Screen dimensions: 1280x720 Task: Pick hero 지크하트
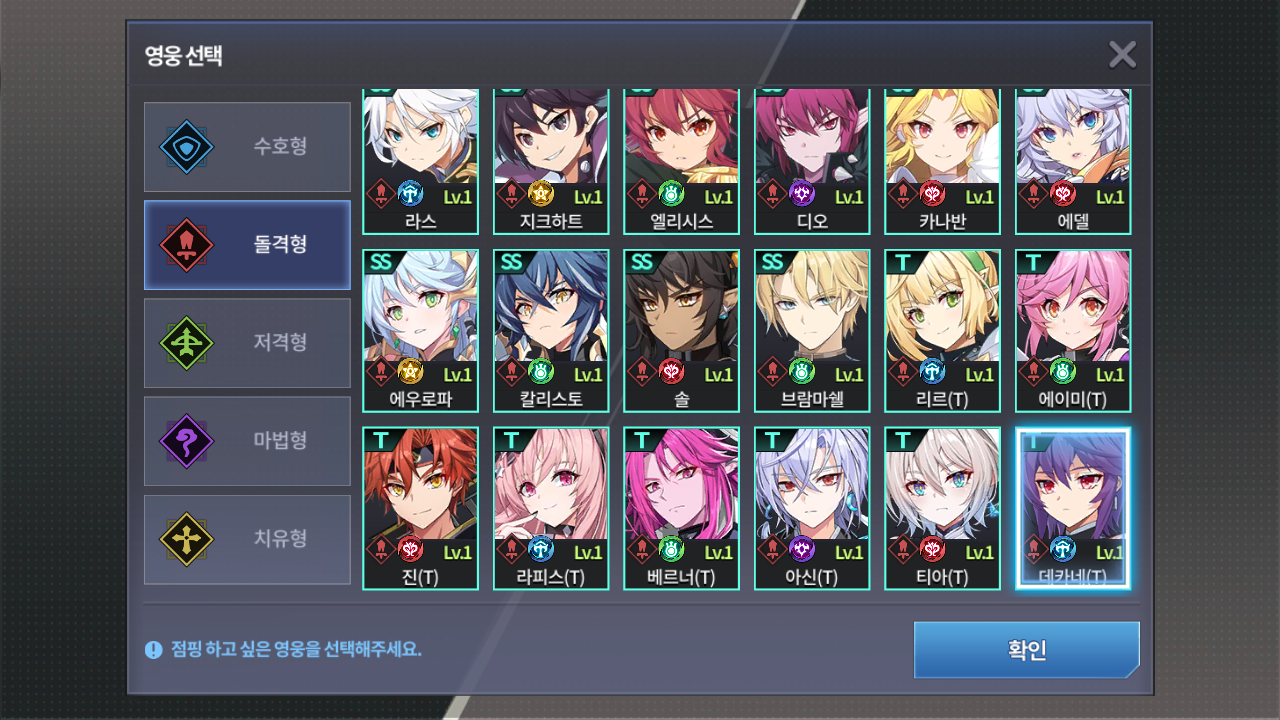tap(551, 160)
